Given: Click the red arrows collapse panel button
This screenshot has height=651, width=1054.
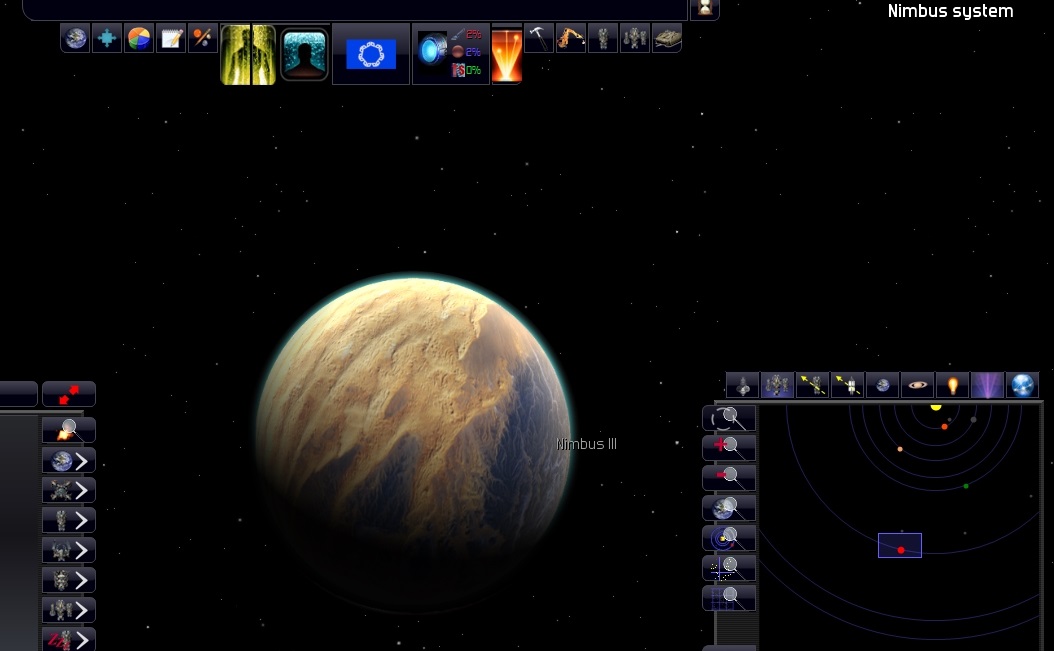Looking at the screenshot, I should tap(69, 394).
